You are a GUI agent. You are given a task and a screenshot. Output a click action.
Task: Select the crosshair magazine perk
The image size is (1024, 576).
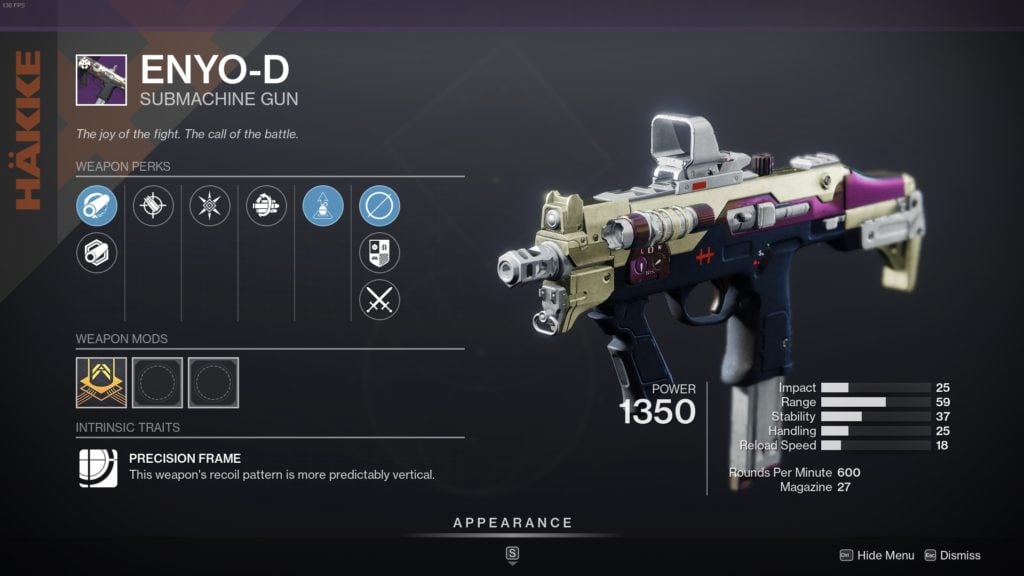click(x=153, y=206)
